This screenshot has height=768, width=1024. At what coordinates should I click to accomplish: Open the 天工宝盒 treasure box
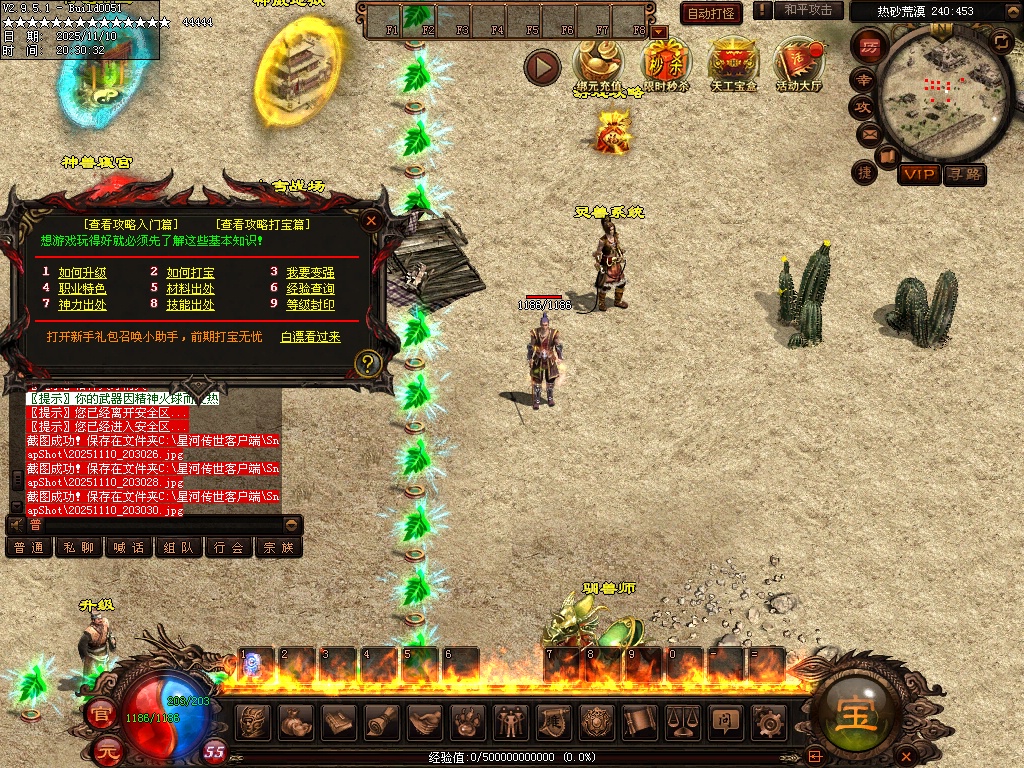[733, 63]
